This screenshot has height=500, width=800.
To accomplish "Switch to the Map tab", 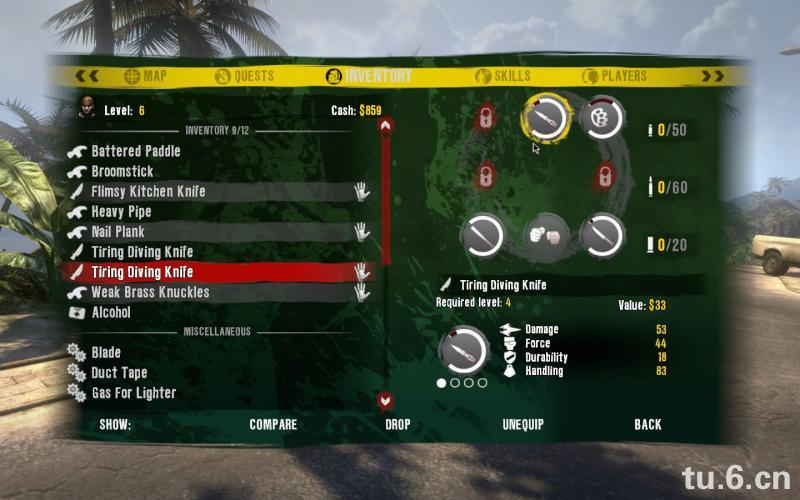I will (145, 76).
